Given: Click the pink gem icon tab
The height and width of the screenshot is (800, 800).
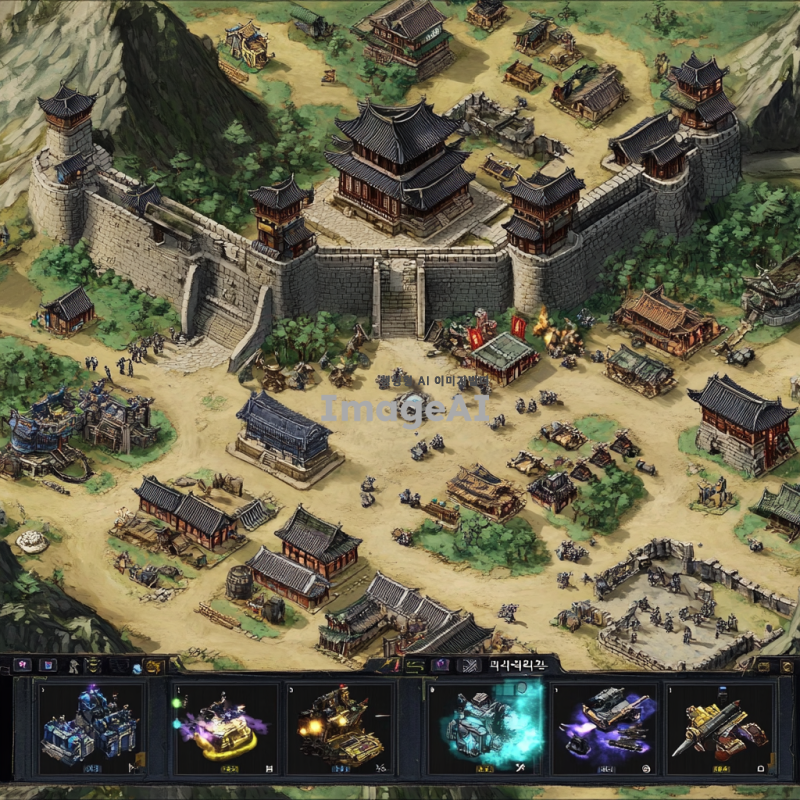Looking at the screenshot, I should [x=21, y=664].
